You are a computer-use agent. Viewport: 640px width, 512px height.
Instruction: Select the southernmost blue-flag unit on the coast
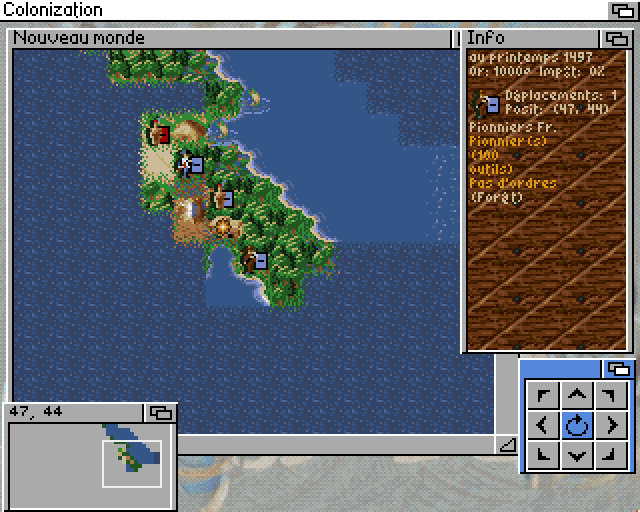point(255,261)
